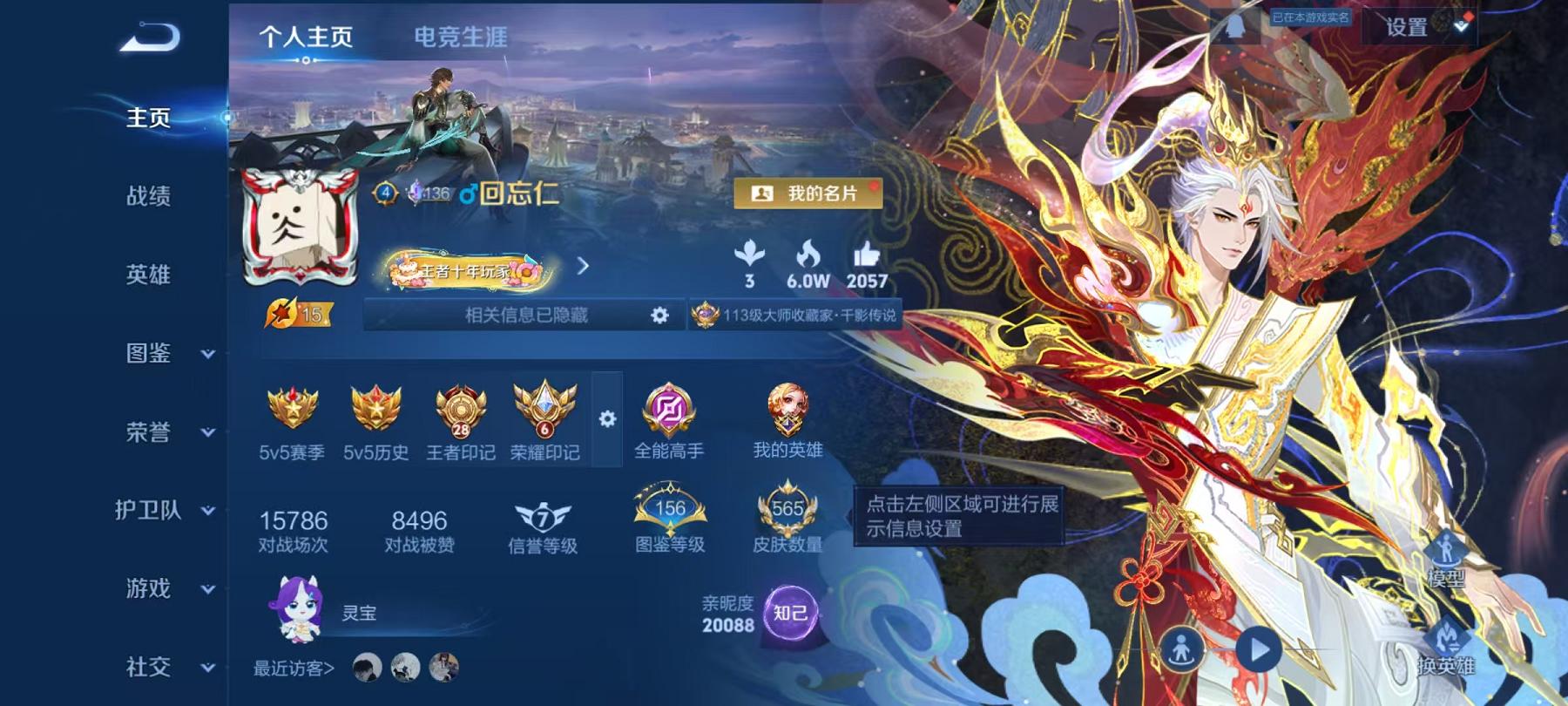Switch to the 电竞生涯 tab
This screenshot has height=706, width=1568.
[x=462, y=37]
